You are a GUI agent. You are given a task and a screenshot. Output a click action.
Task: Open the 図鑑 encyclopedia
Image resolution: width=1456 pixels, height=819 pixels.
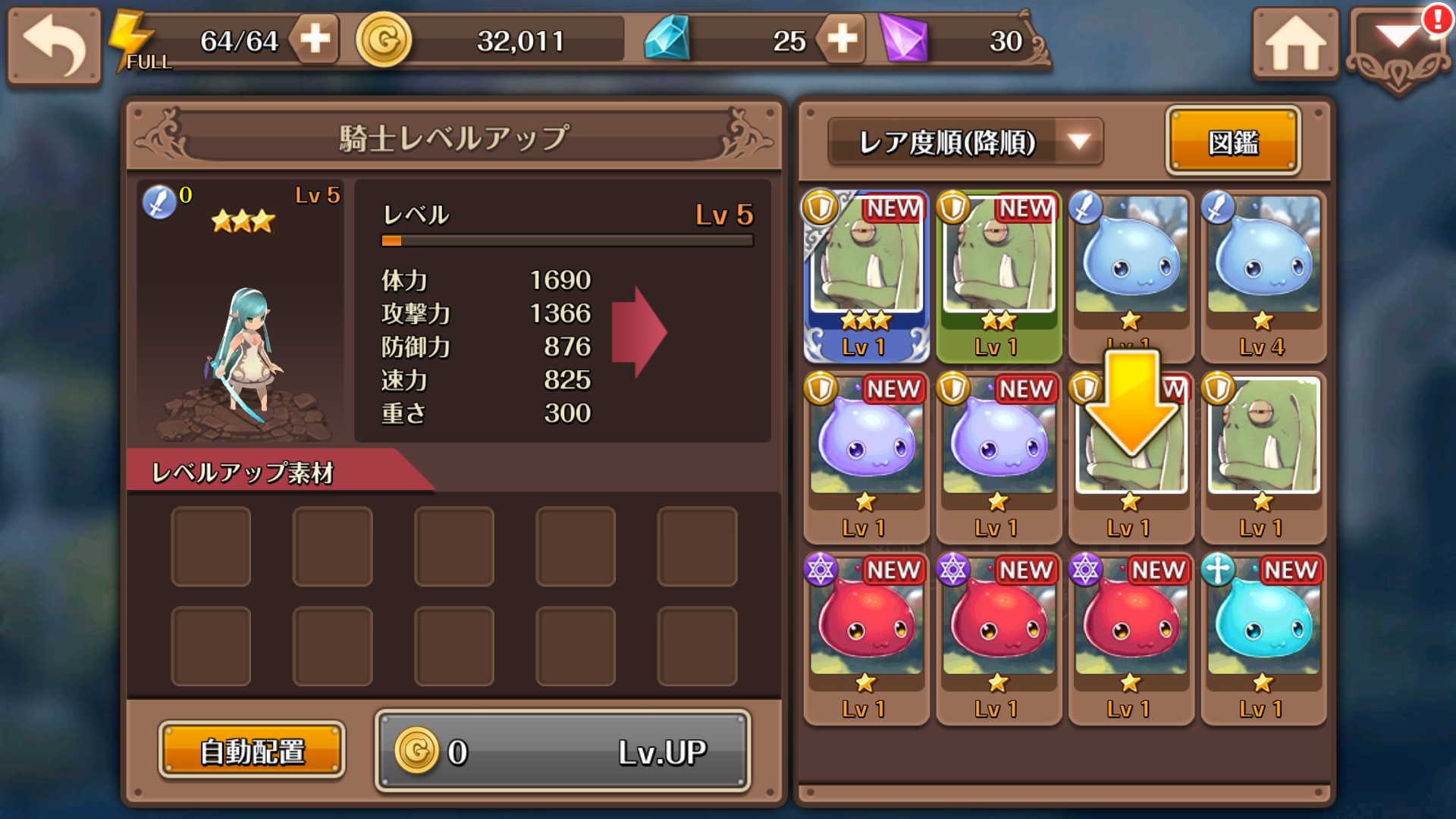click(1233, 142)
